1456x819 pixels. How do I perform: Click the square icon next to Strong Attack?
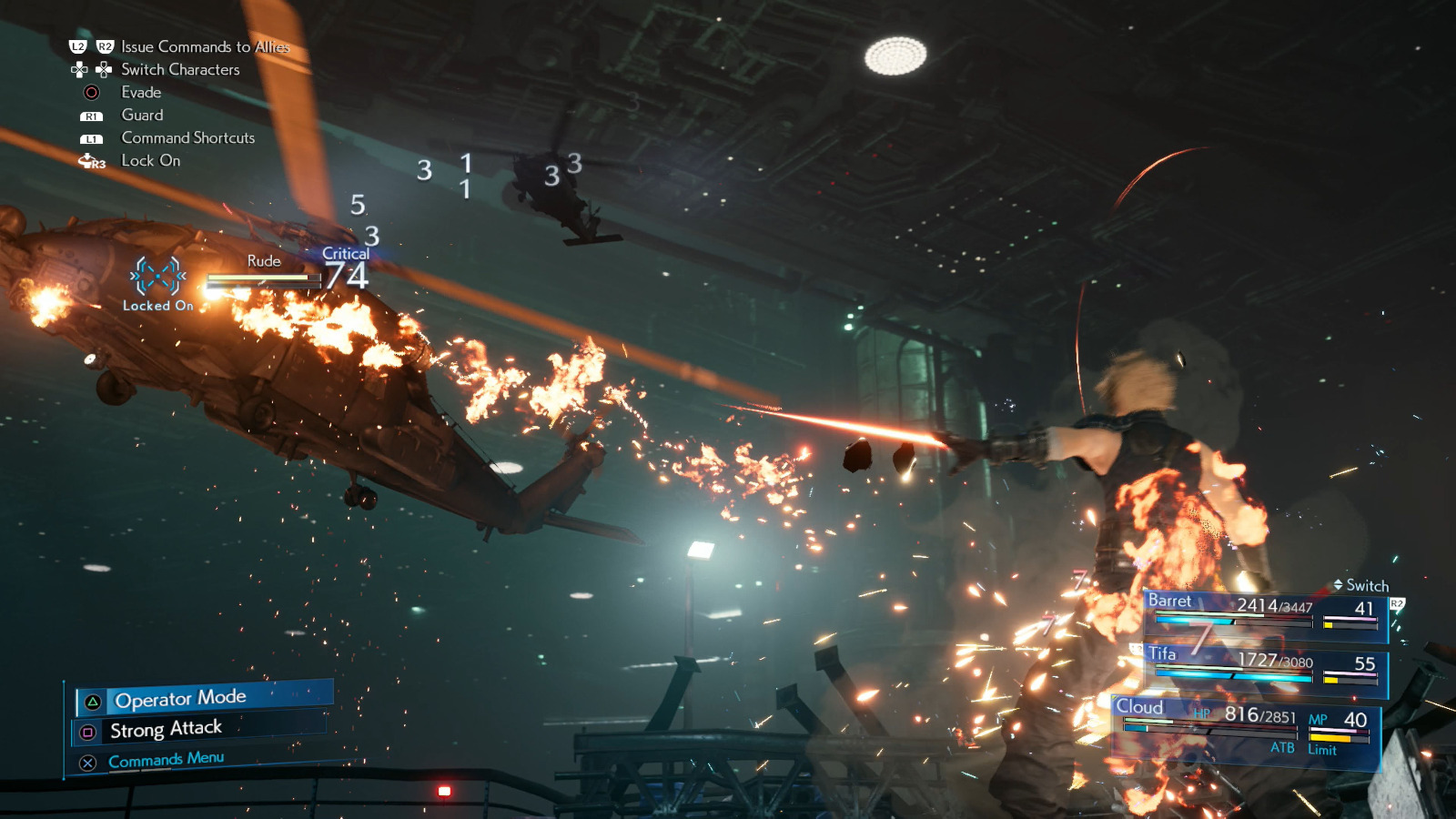[x=88, y=732]
